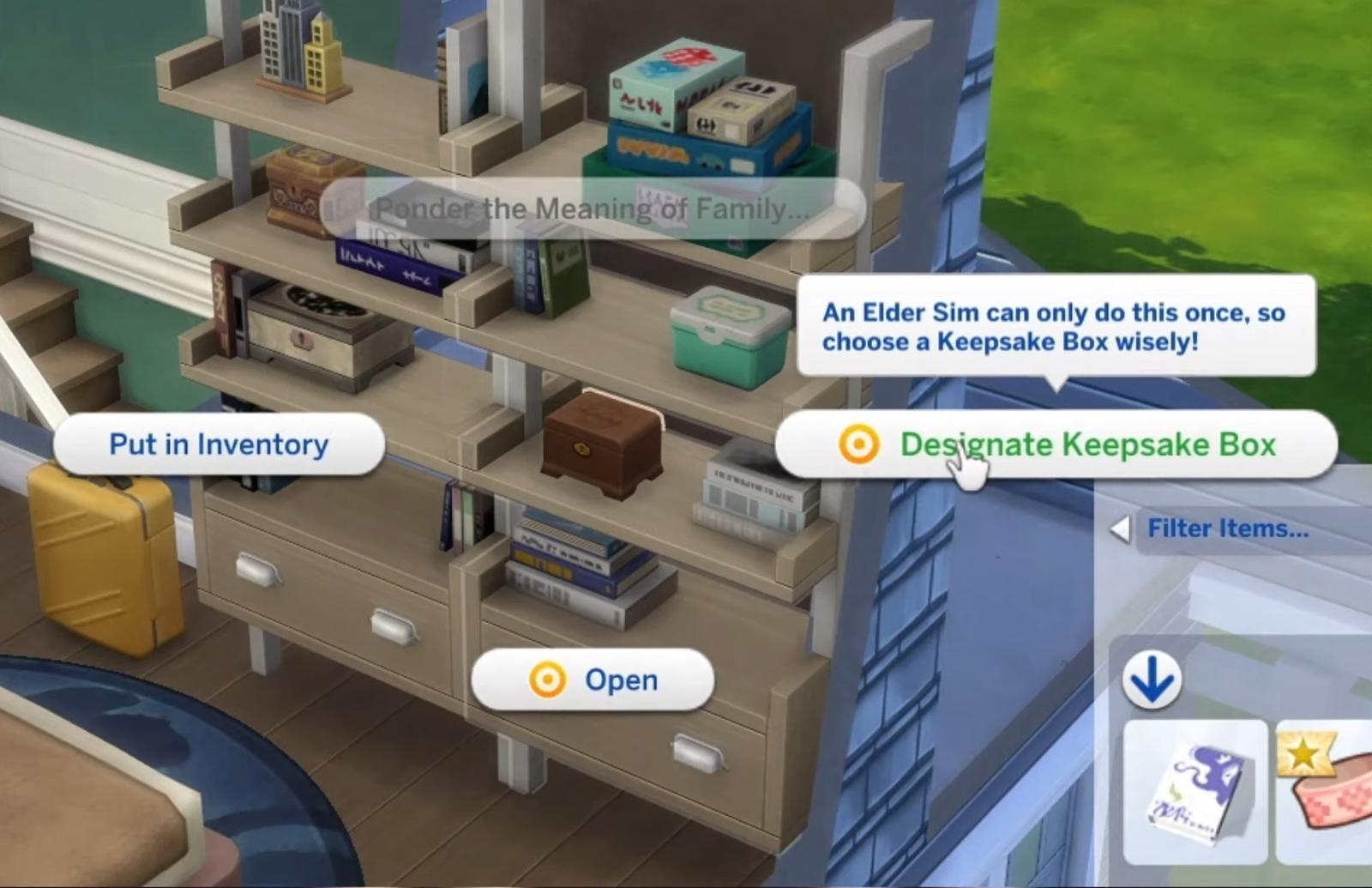1372x888 pixels.
Task: Click the orange radial icon beside Designate Keepsake Box
Action: 860,444
